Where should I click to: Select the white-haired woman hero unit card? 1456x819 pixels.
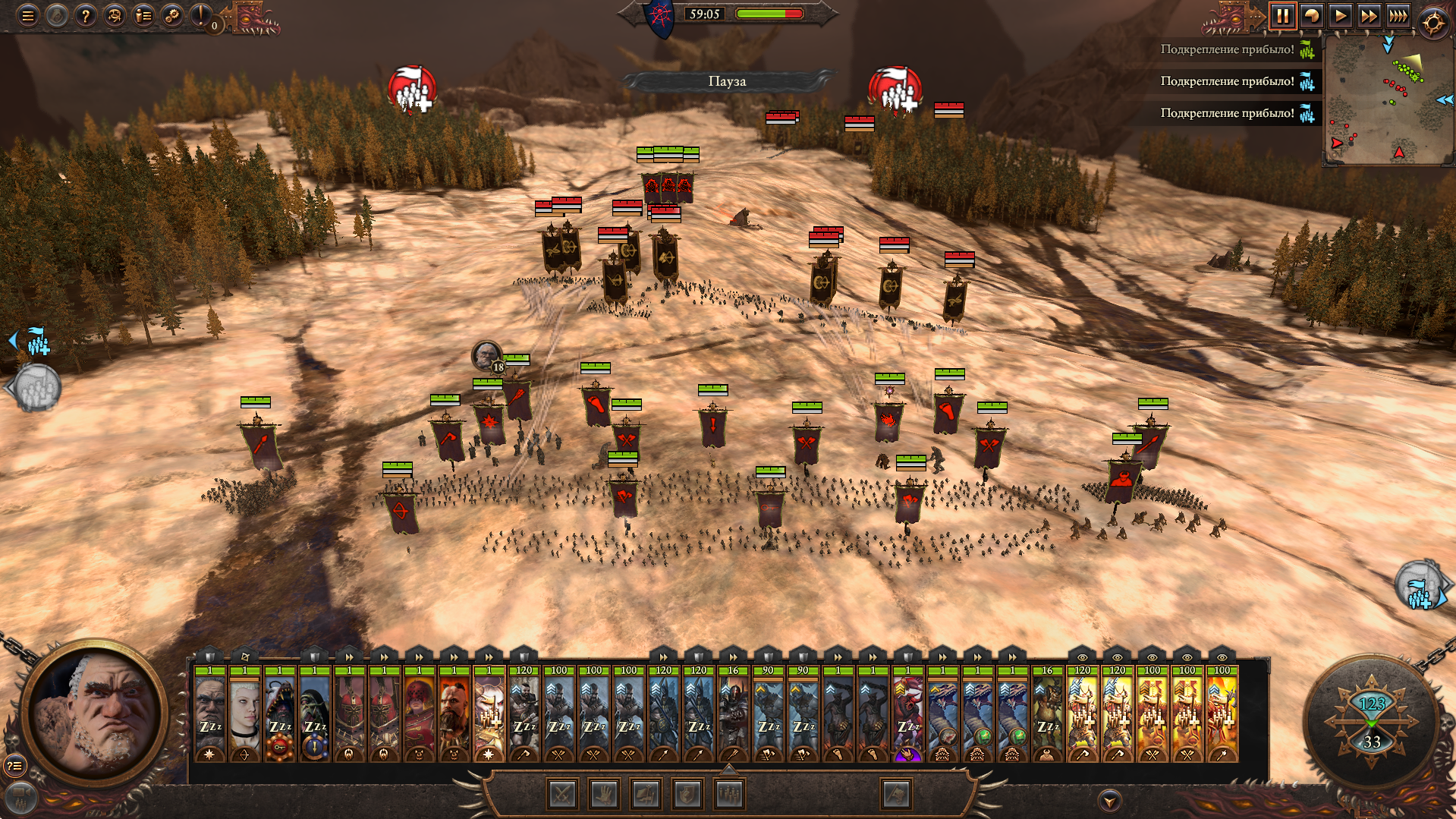(x=245, y=713)
